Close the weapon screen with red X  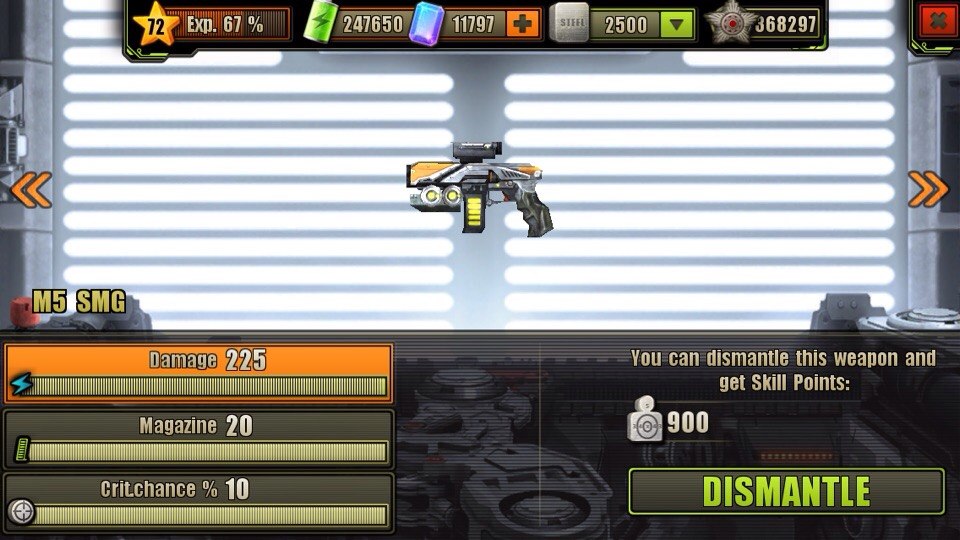click(937, 21)
